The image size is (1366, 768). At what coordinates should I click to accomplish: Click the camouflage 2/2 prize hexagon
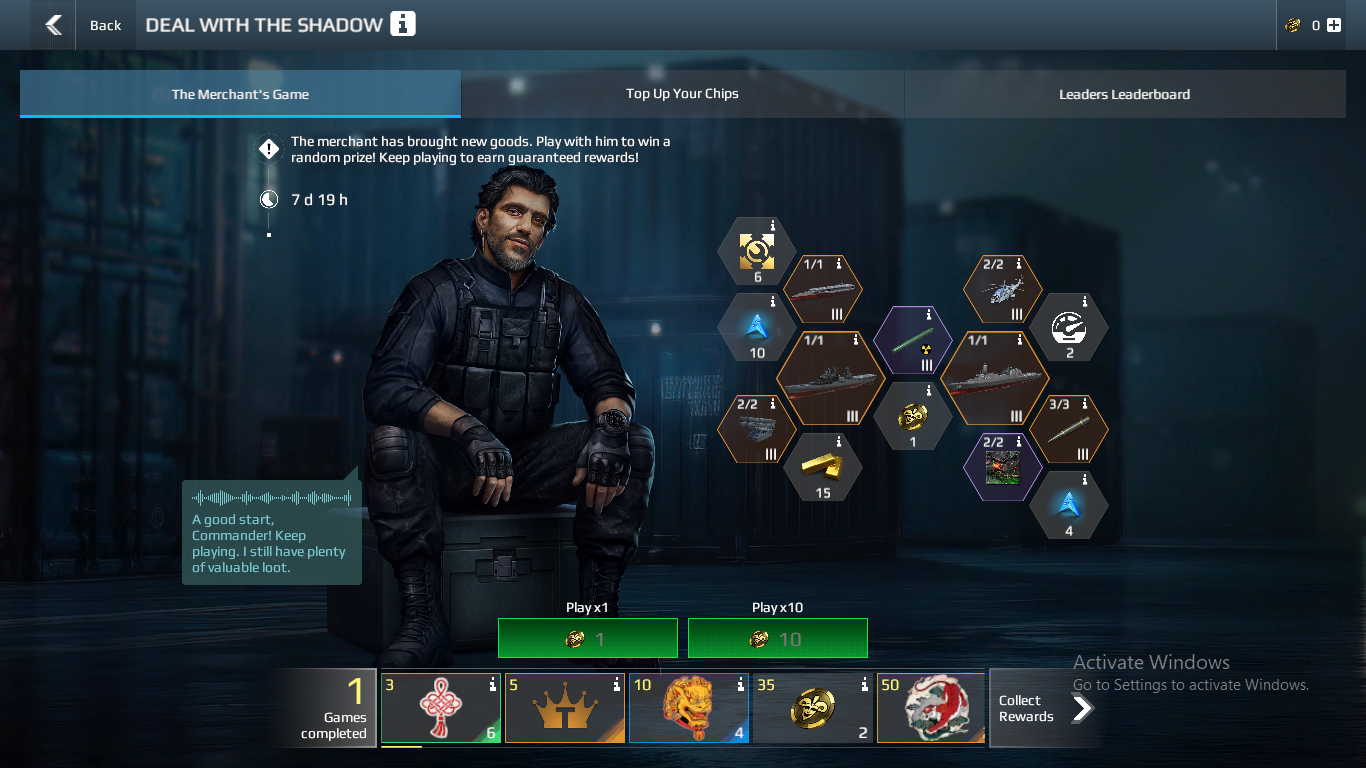[1002, 465]
